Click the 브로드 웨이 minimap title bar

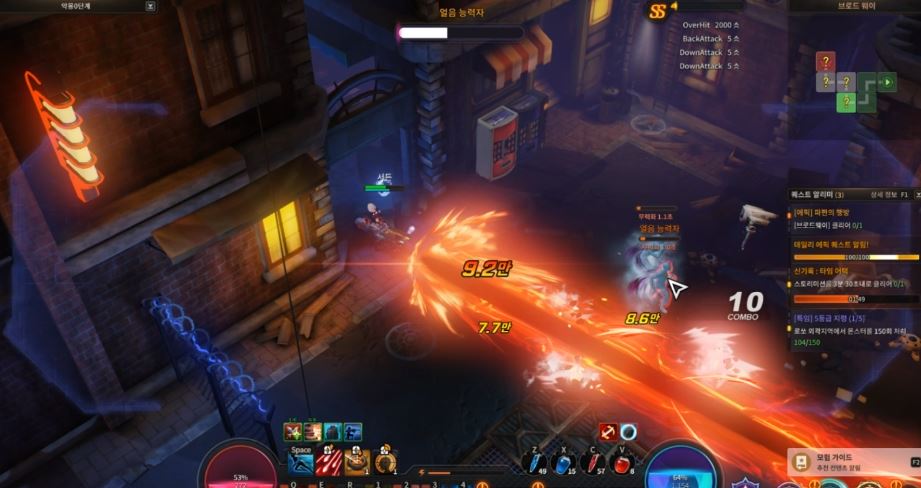(x=855, y=6)
